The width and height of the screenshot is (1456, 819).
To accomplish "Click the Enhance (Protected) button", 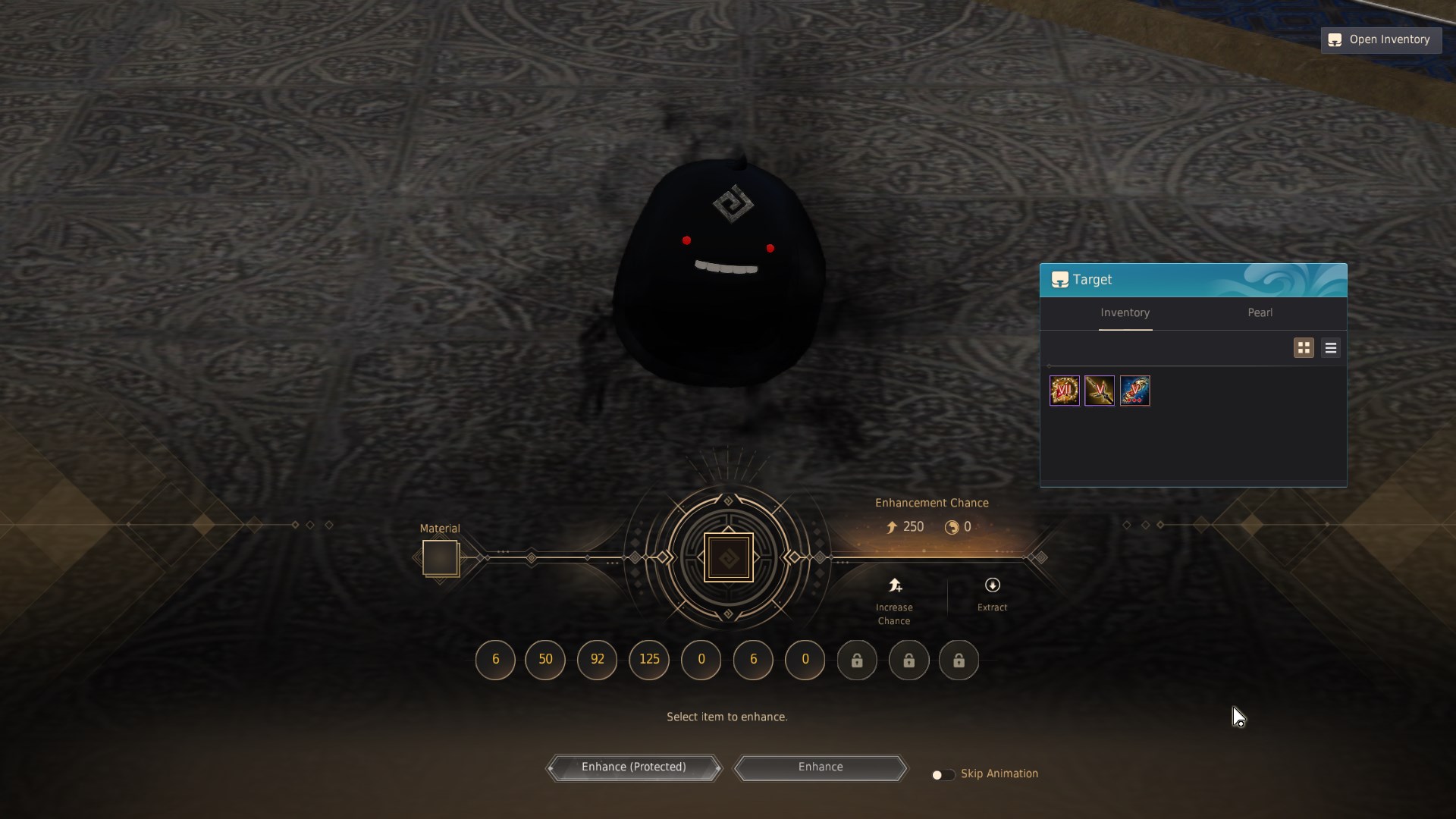I will coord(634,767).
